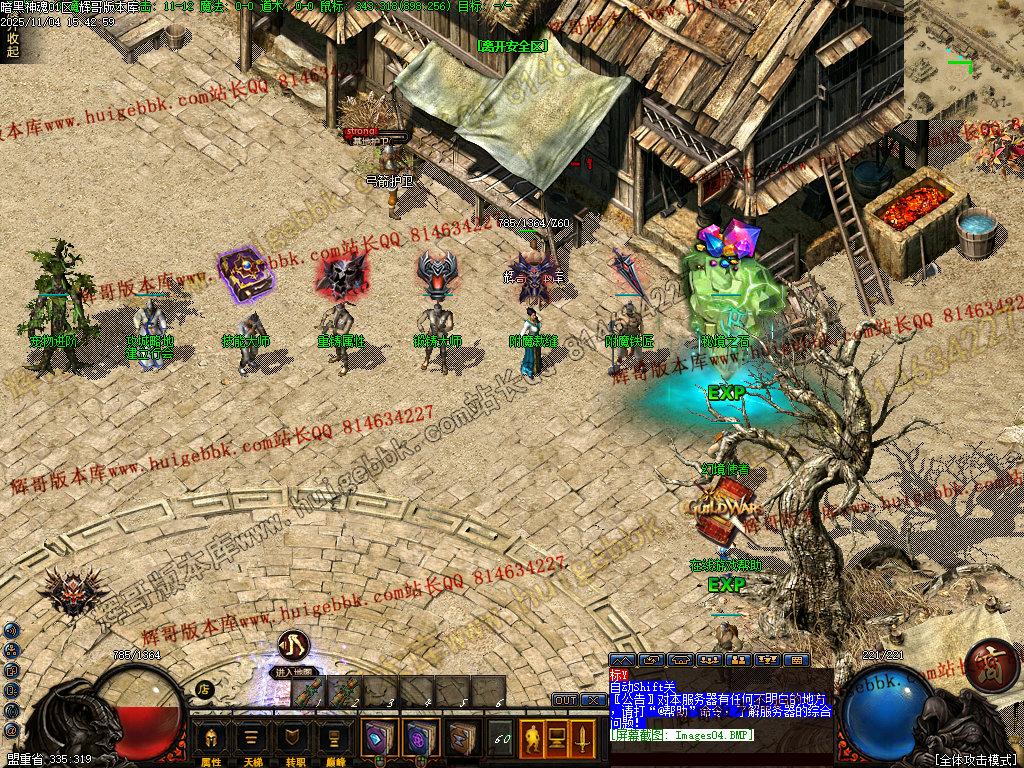Click the OUT button
Screen dimensions: 1024x768
tap(565, 700)
